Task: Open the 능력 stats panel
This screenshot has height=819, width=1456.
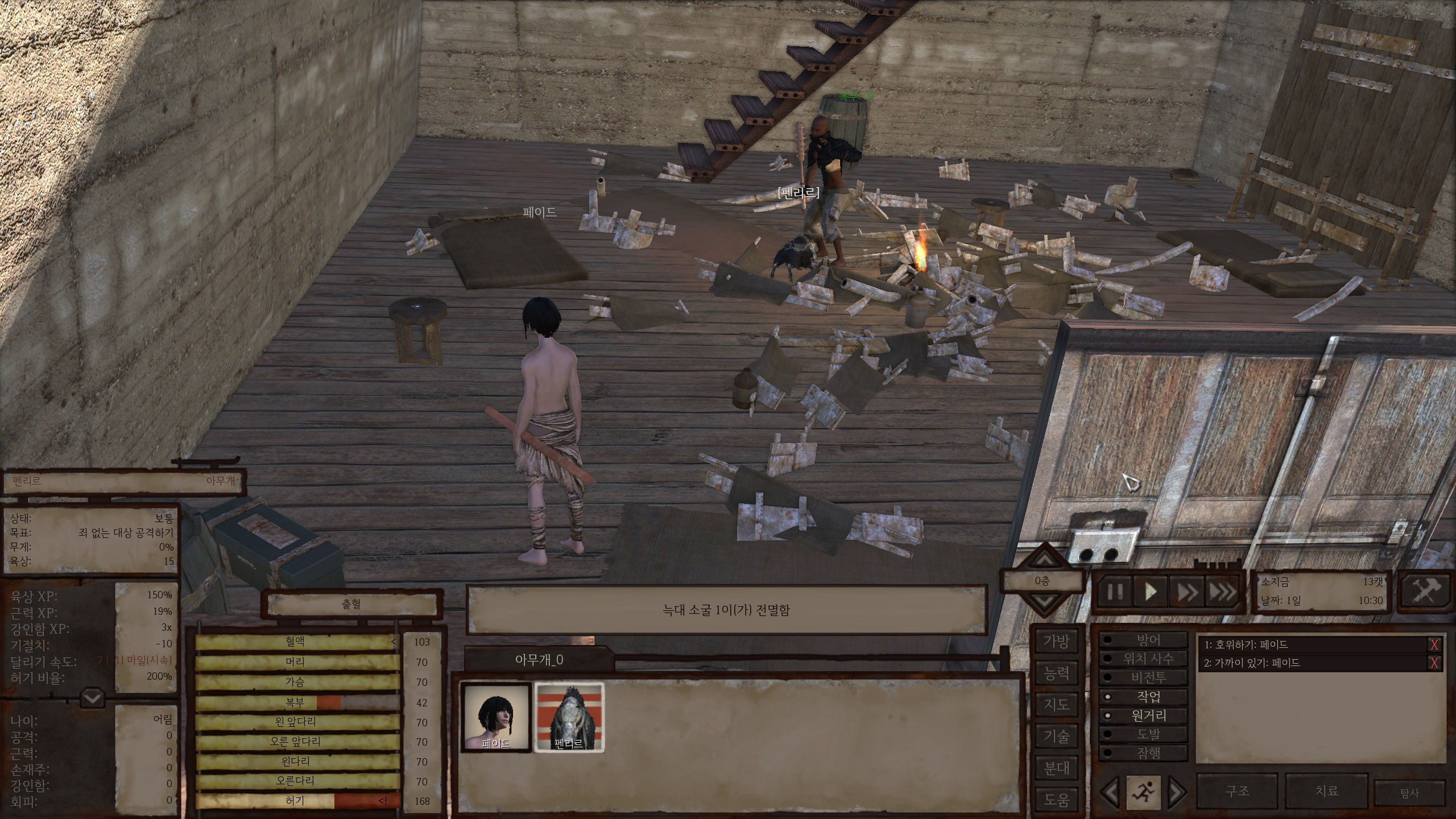Action: coord(1056,674)
